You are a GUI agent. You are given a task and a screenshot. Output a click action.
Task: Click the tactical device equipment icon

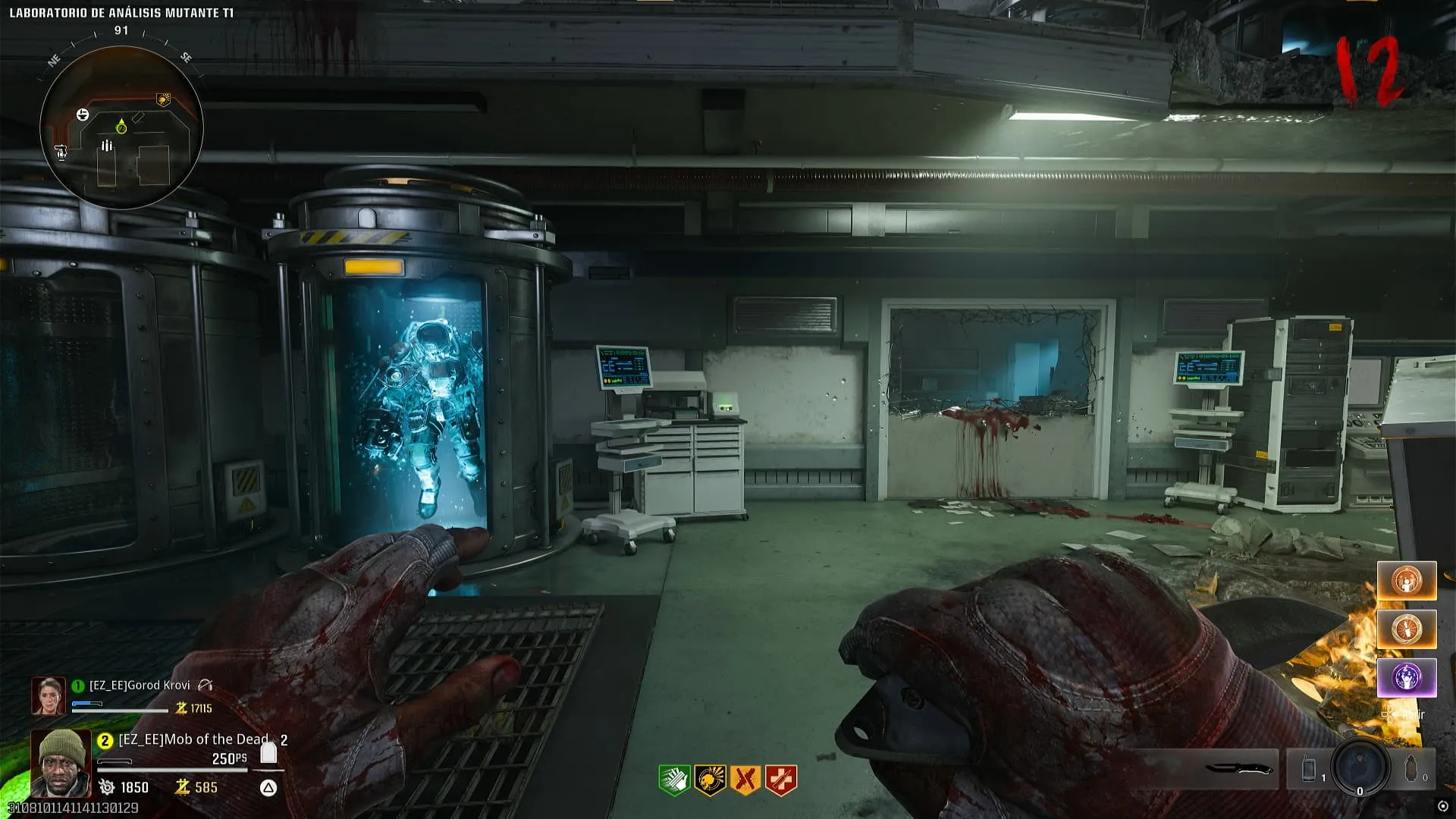point(1309,769)
